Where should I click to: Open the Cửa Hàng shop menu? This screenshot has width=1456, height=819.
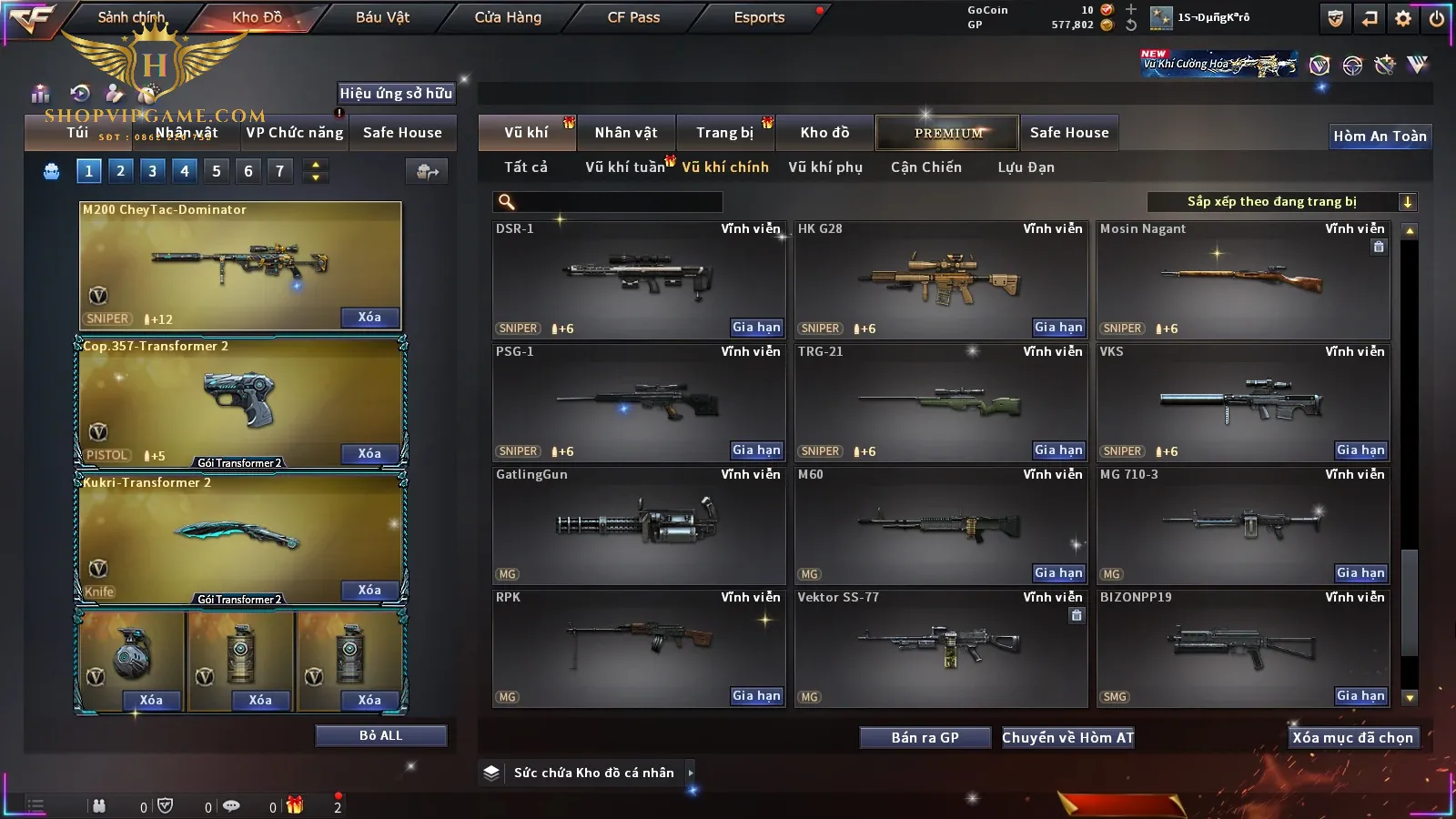point(508,17)
